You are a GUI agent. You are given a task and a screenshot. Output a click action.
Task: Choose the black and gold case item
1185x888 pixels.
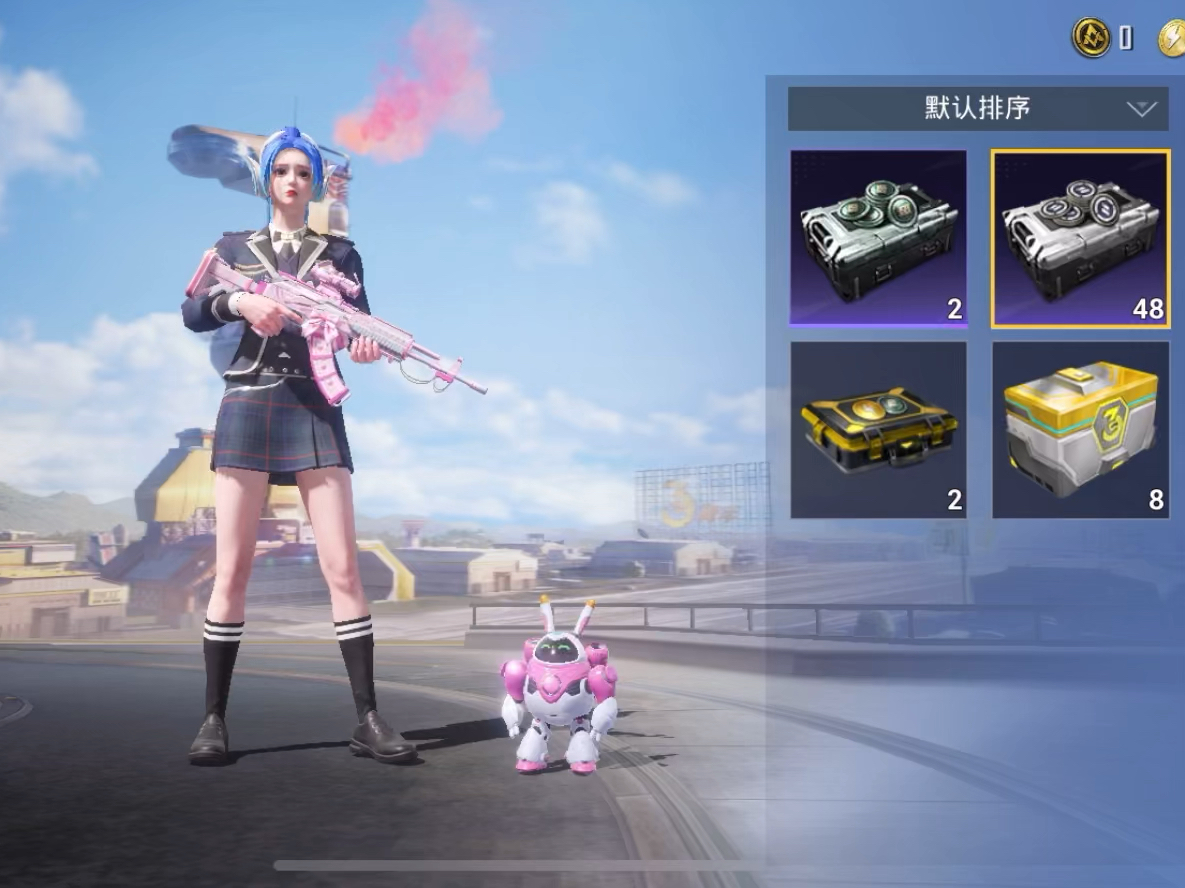click(x=879, y=430)
